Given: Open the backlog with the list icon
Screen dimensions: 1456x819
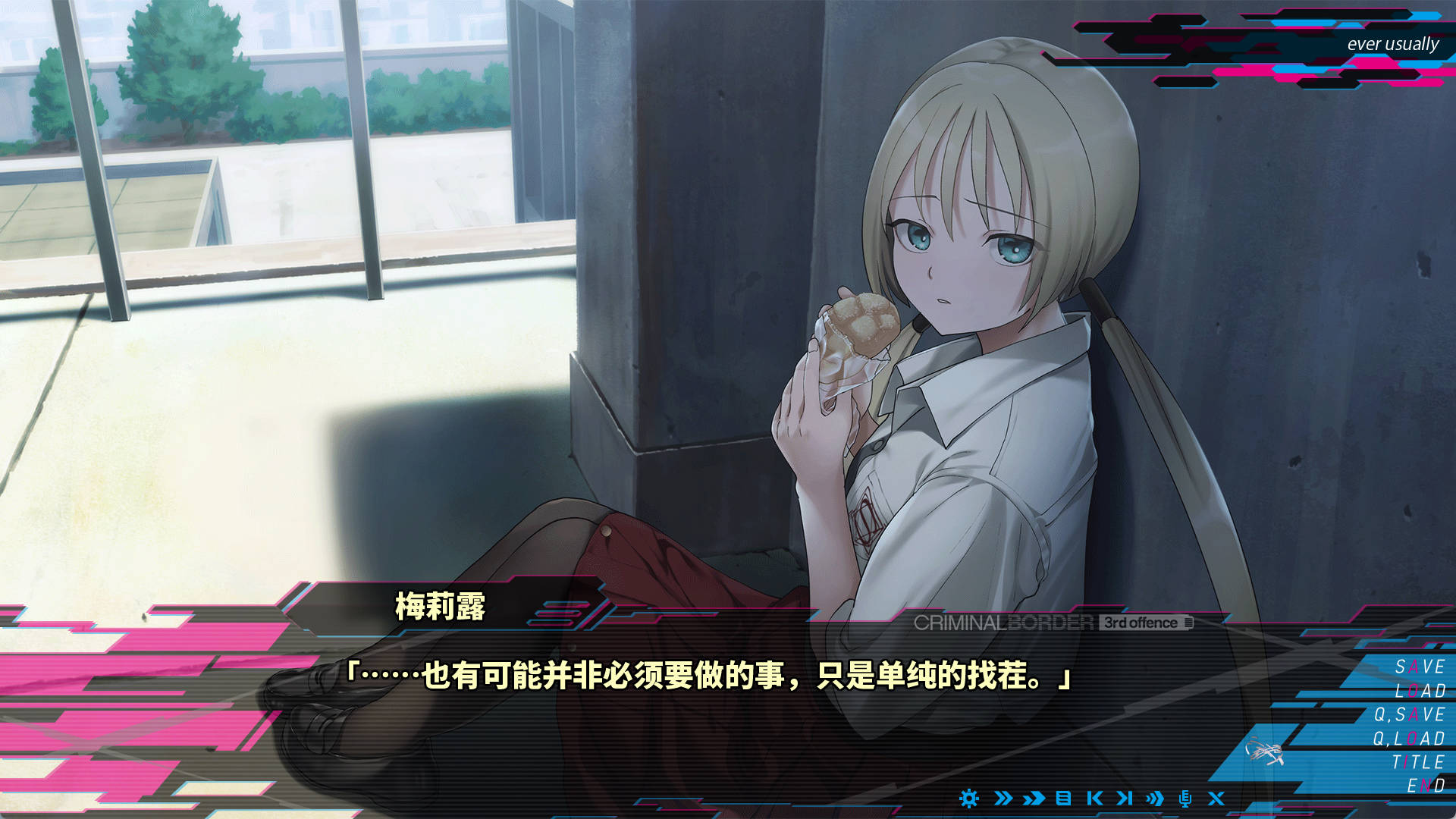Looking at the screenshot, I should coord(1062,799).
